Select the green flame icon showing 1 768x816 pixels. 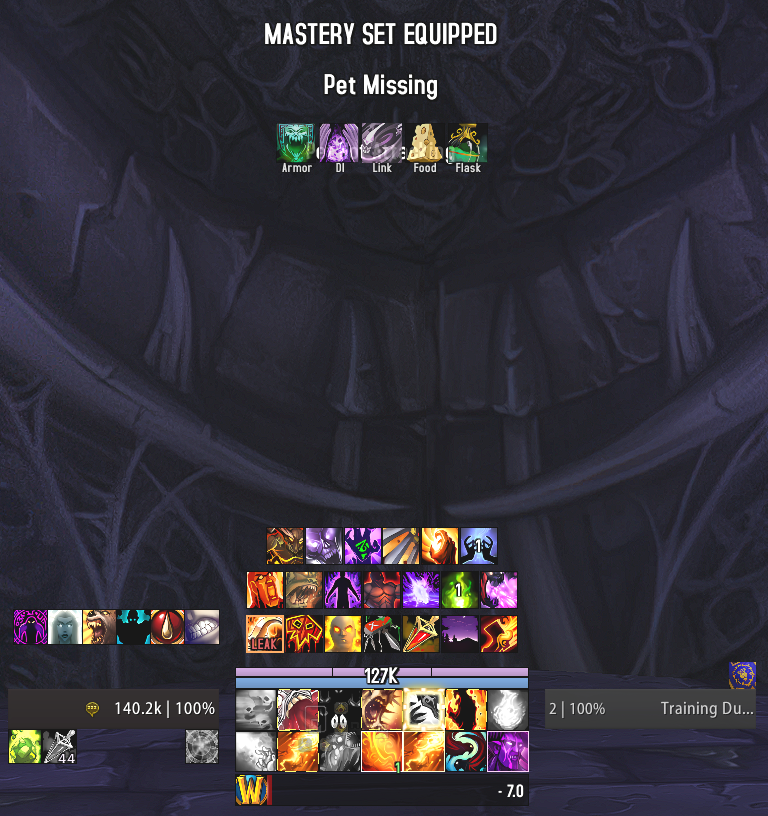[460, 590]
